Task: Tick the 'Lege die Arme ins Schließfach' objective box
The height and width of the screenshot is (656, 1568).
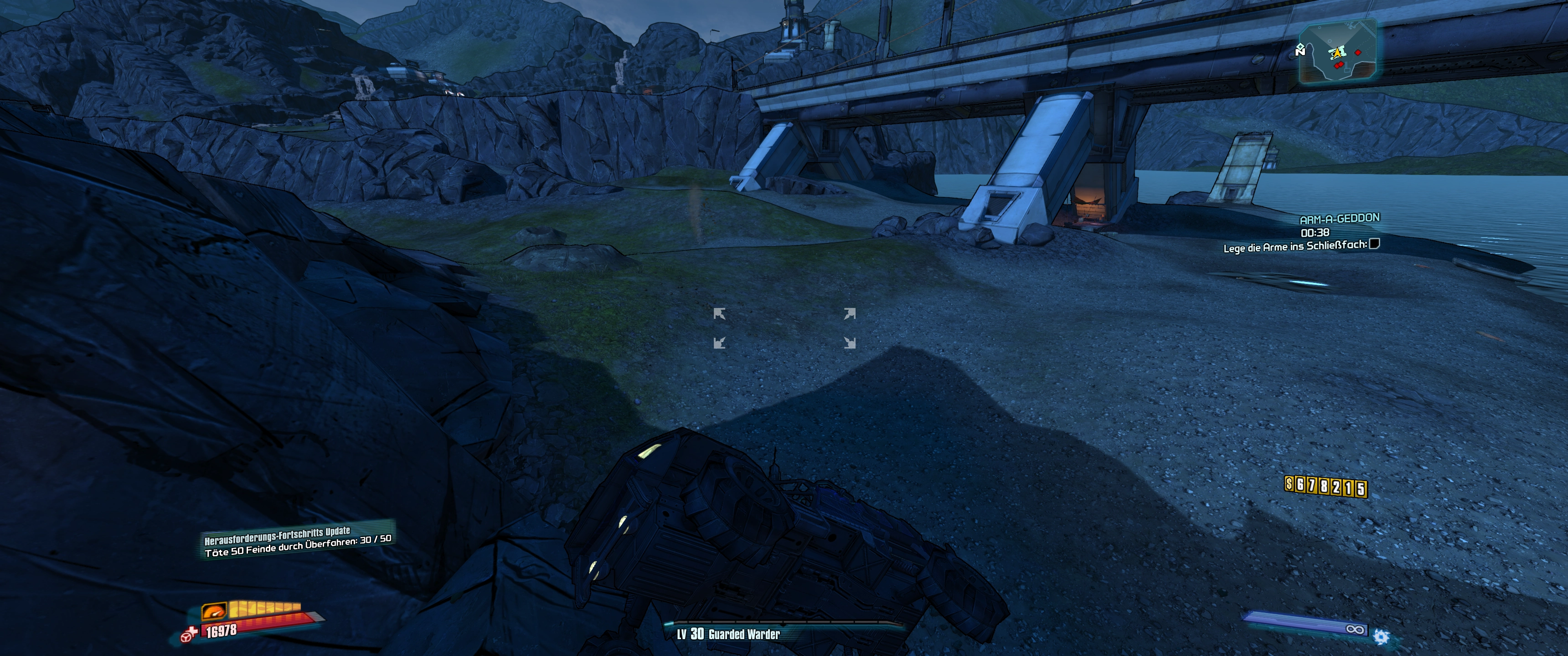Action: point(1374,244)
